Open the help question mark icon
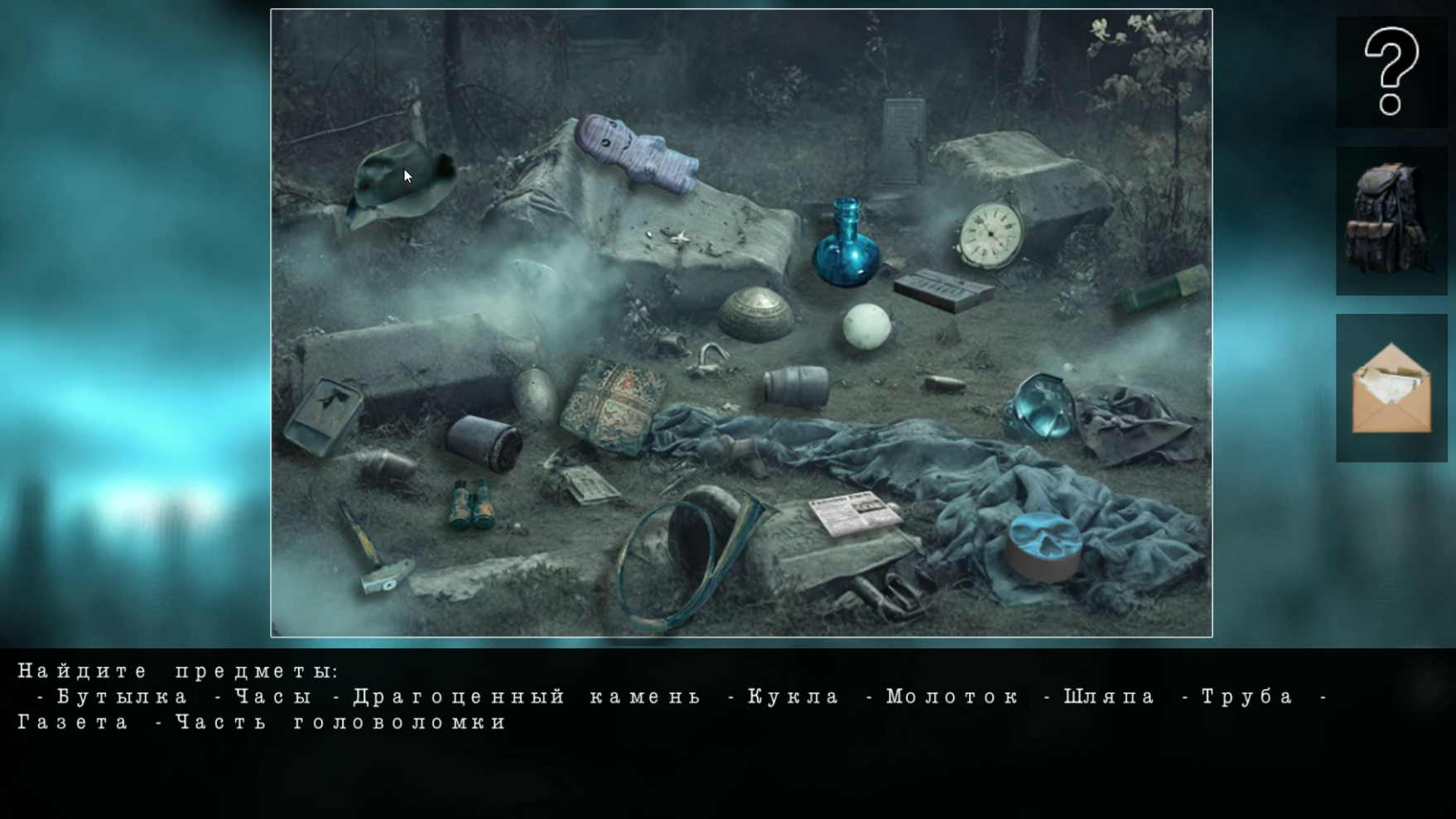The image size is (1456, 819). 1390,70
